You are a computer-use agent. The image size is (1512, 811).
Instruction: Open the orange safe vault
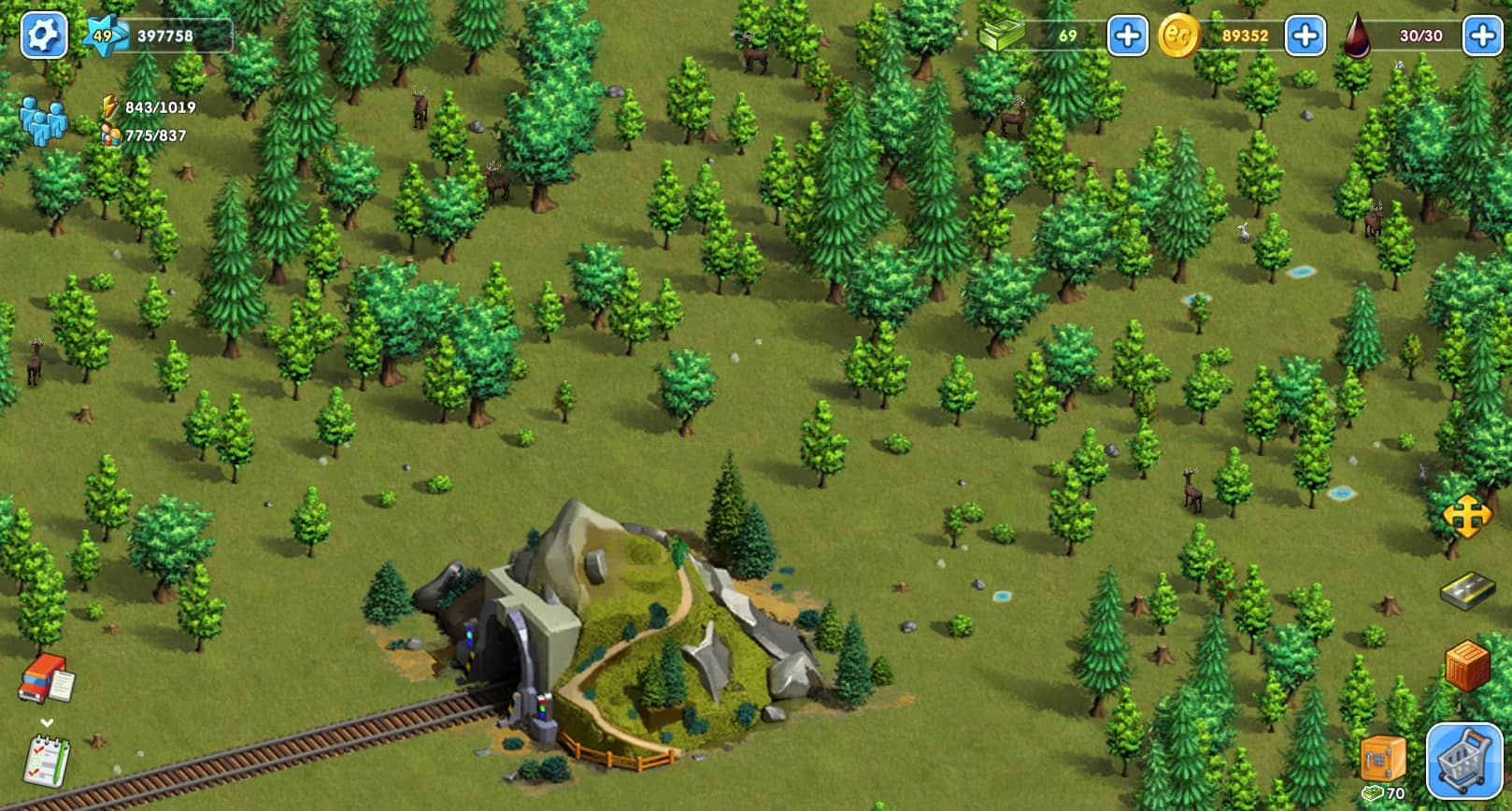coord(1383,757)
